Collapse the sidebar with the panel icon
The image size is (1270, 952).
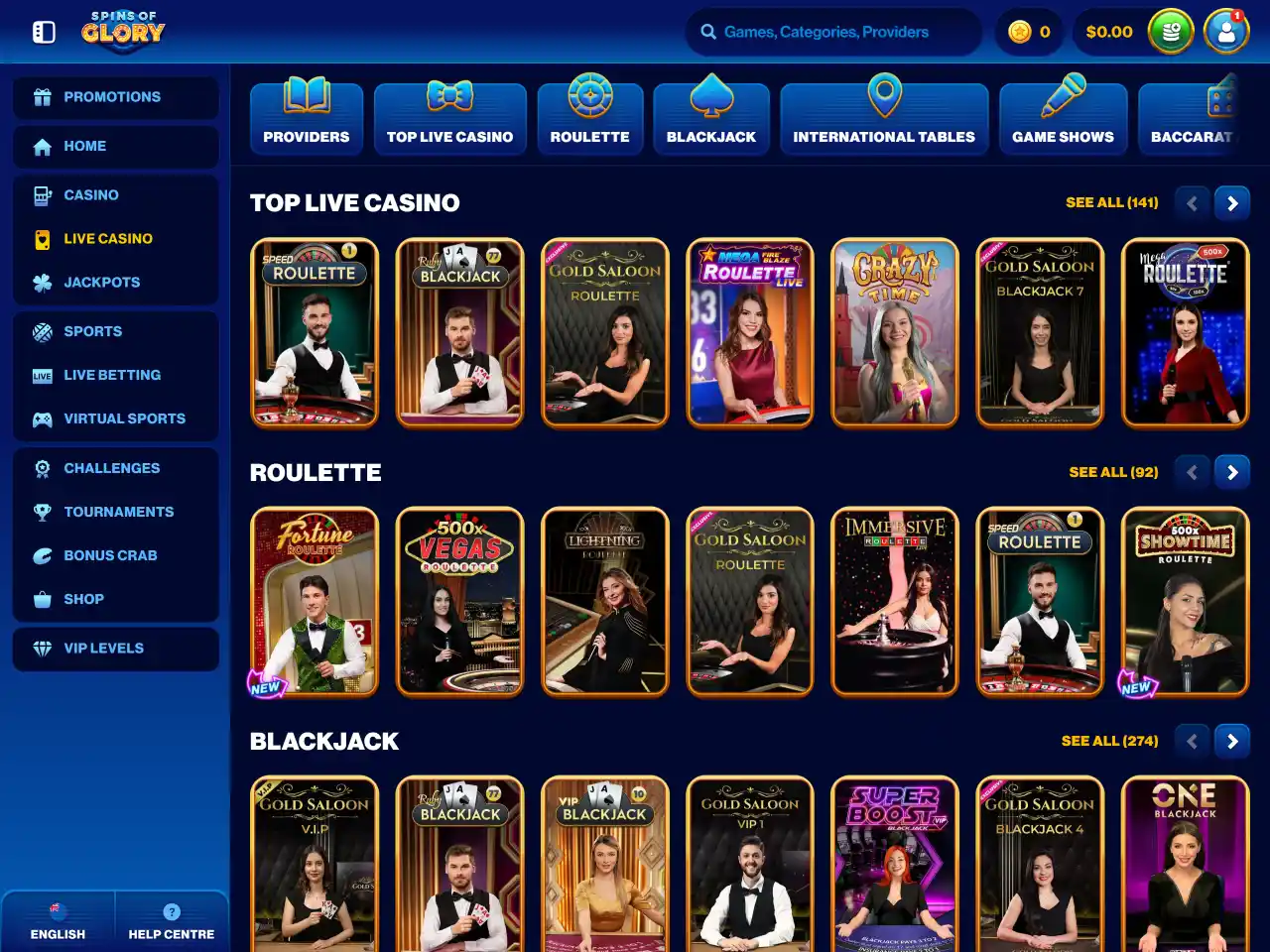click(44, 32)
